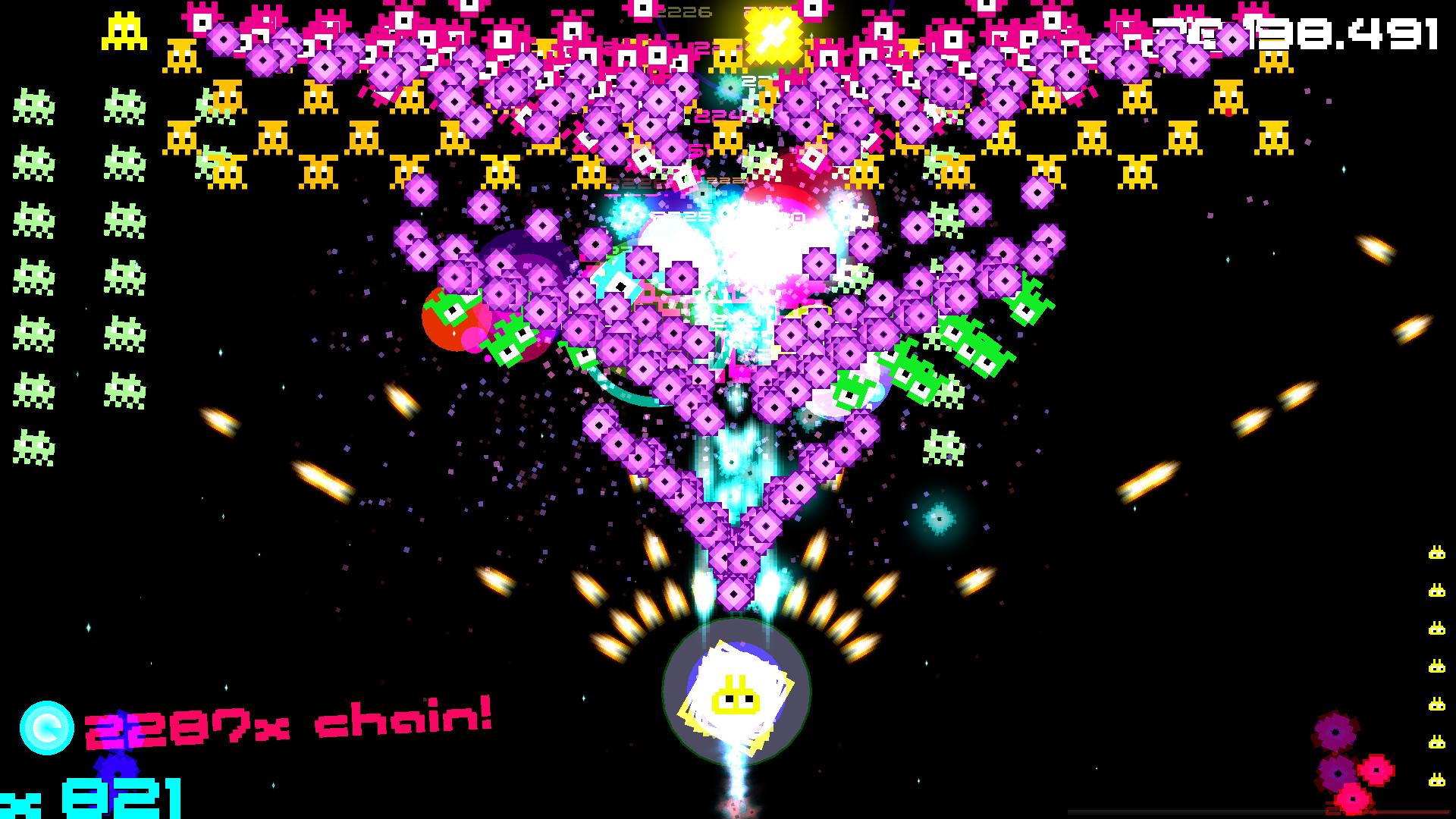Click the blue orb icon bottom left
1456x819 pixels.
[47, 726]
